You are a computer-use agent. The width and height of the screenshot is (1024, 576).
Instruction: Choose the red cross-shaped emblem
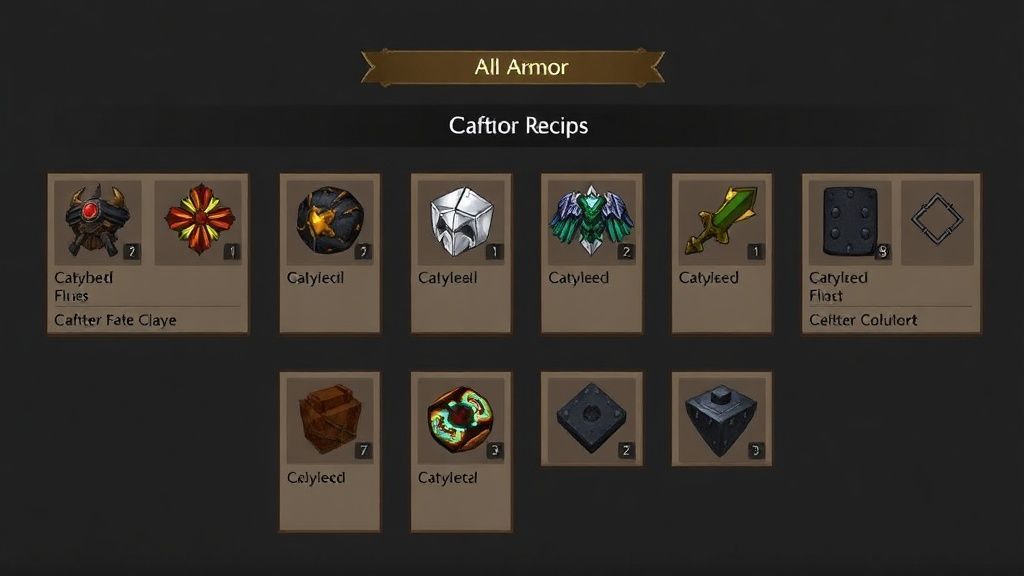click(199, 218)
